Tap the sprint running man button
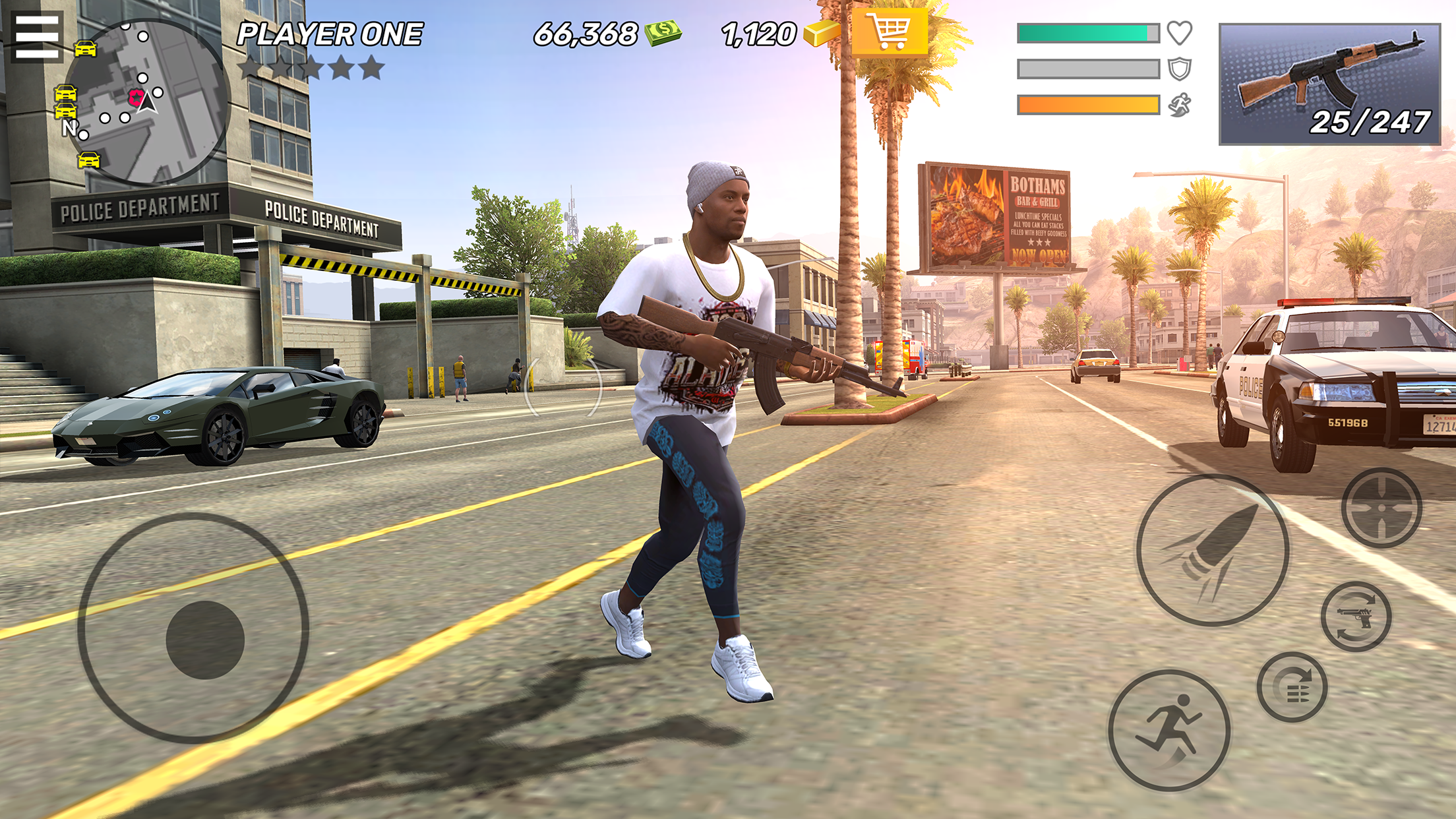This screenshot has width=1456, height=819. (1168, 730)
